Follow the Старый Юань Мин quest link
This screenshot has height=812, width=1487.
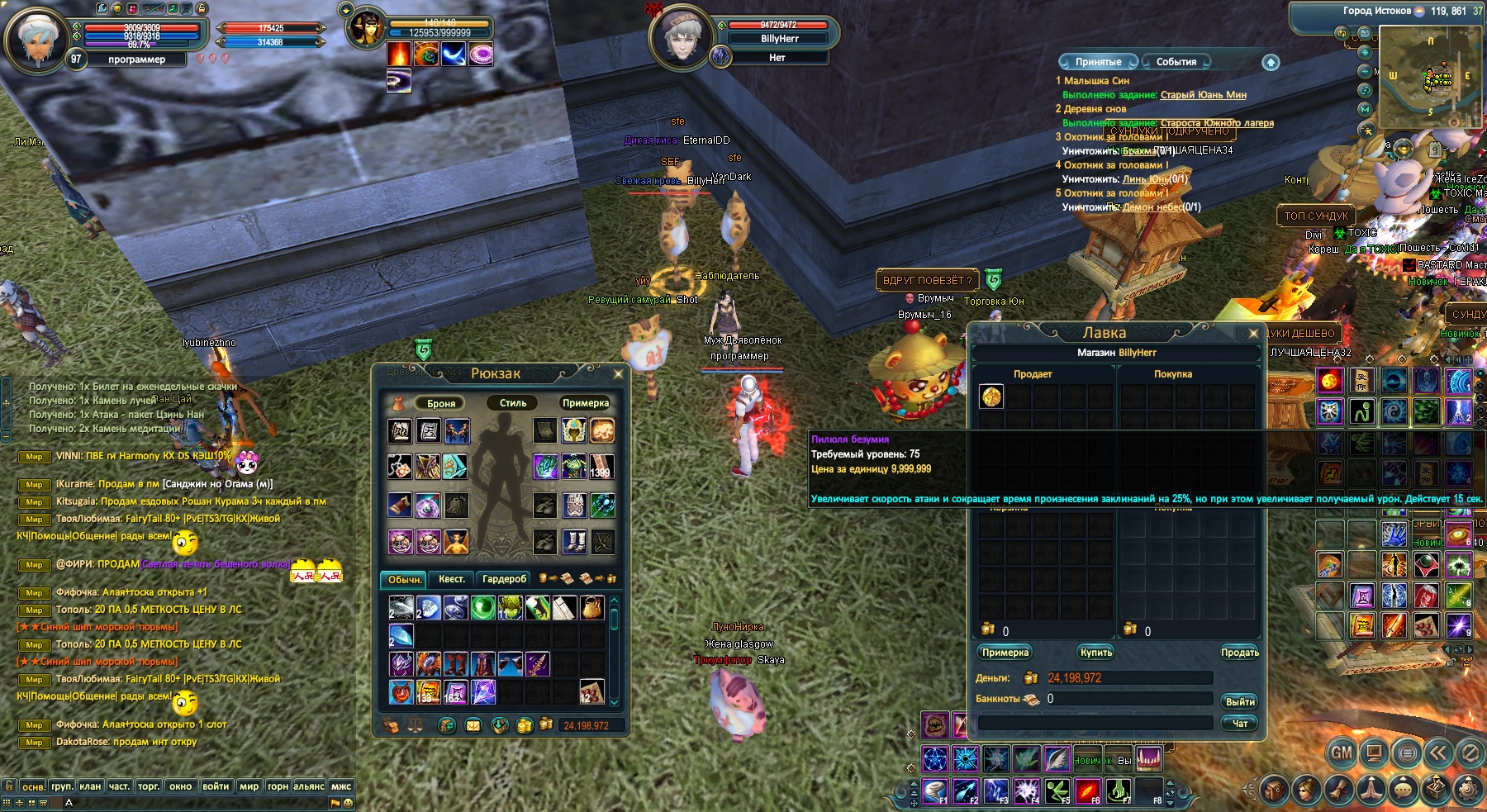pos(1203,95)
